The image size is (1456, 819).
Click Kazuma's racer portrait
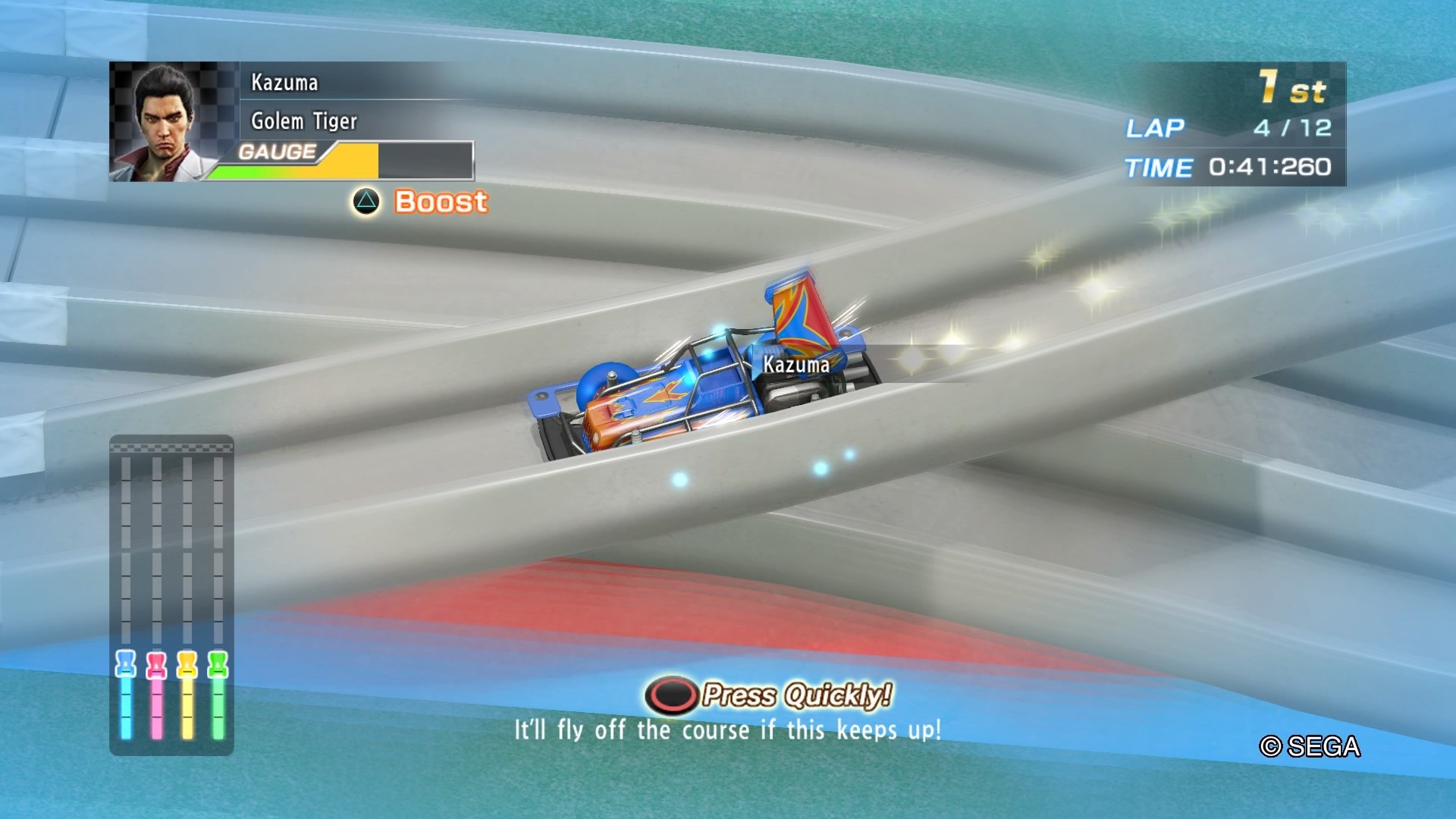165,121
